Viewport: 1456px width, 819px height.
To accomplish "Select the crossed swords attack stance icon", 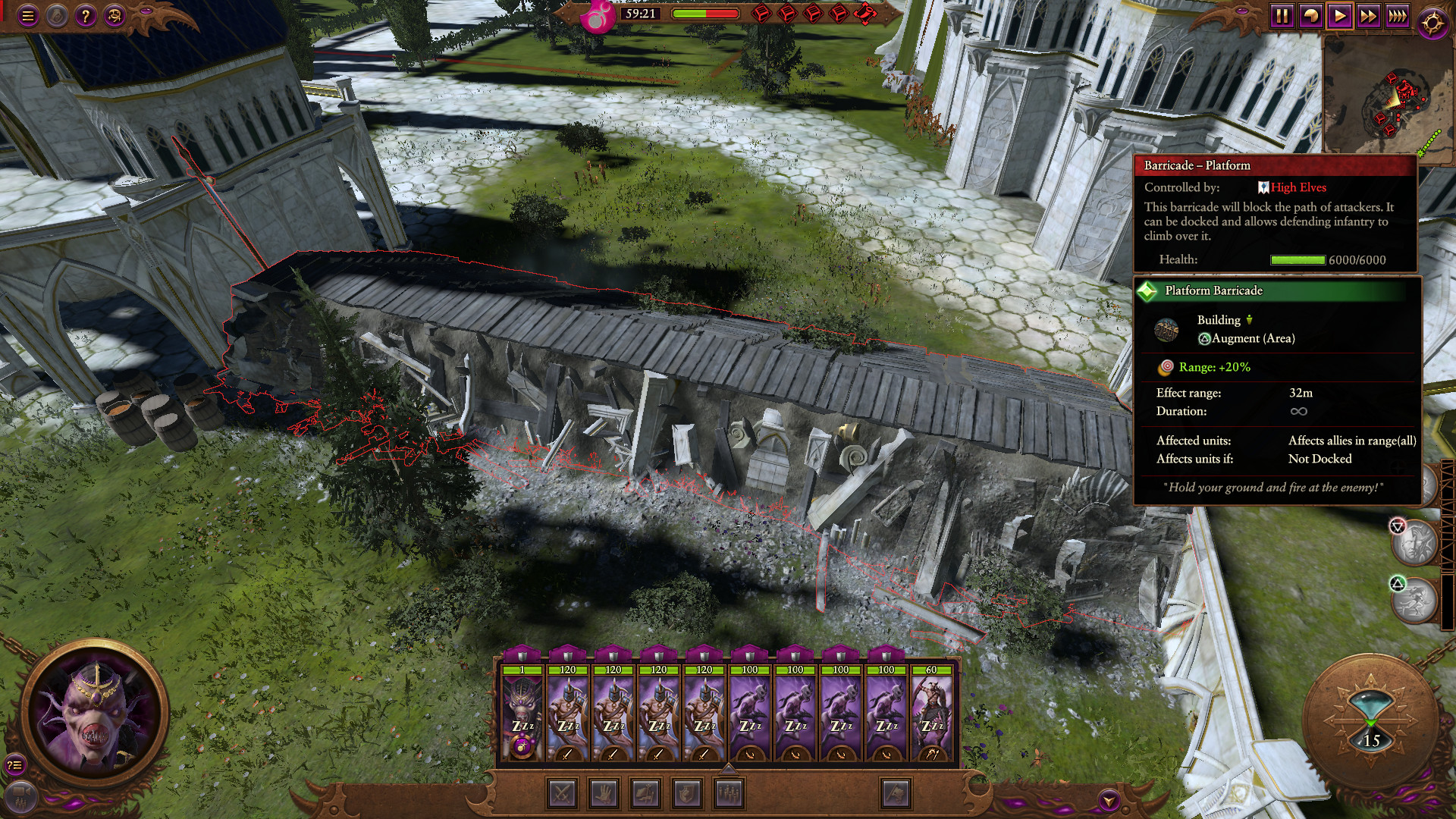I will coord(562,794).
